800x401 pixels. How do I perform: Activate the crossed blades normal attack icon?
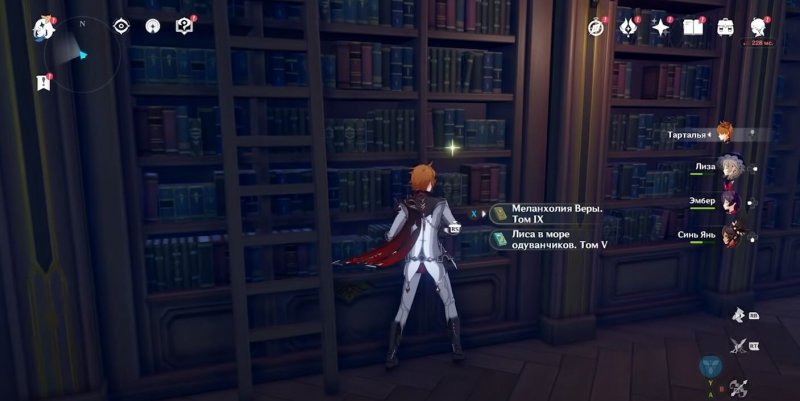tap(739, 346)
